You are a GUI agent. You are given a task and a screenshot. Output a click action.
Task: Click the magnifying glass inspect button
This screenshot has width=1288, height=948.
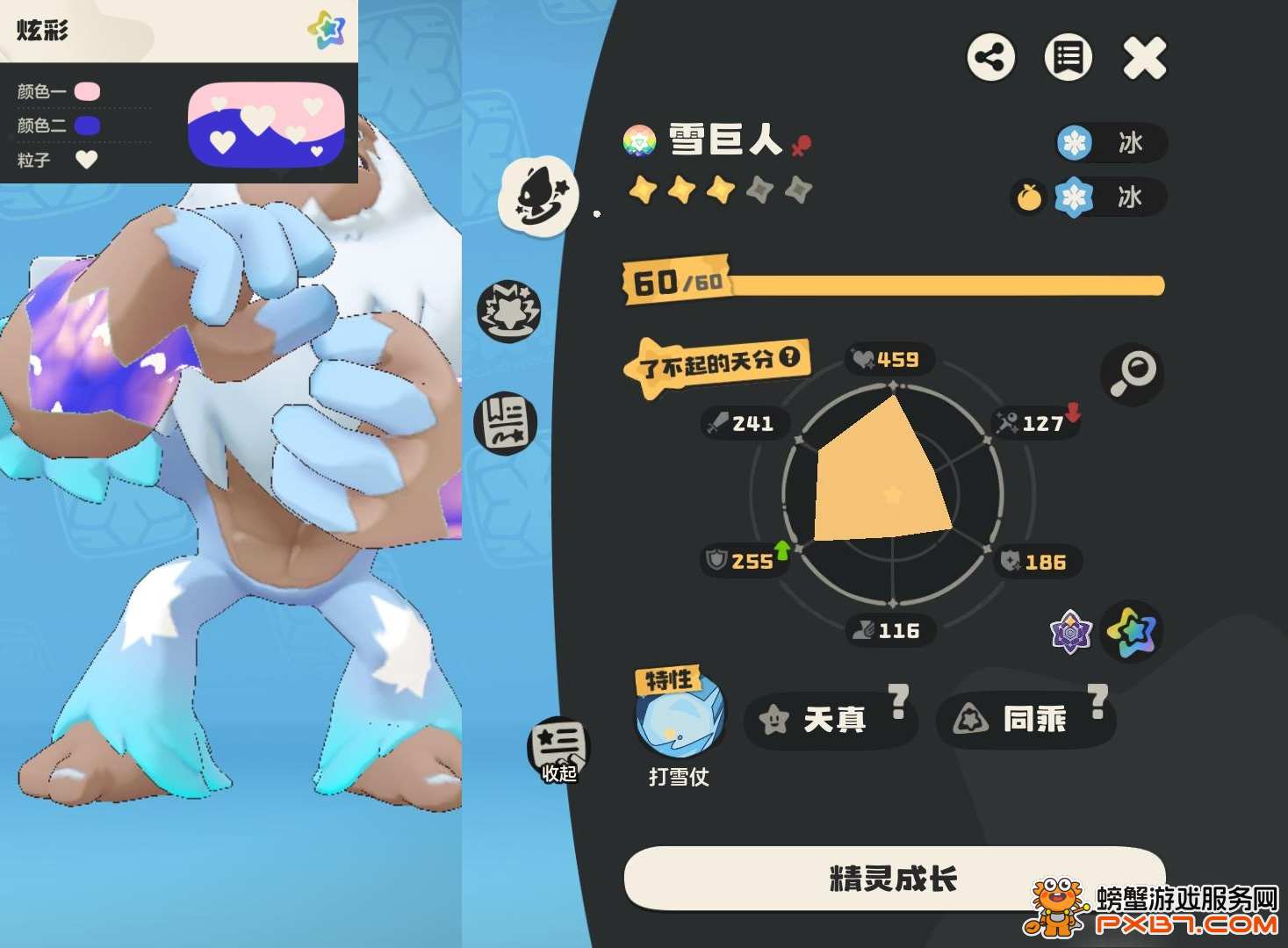click(x=1132, y=374)
